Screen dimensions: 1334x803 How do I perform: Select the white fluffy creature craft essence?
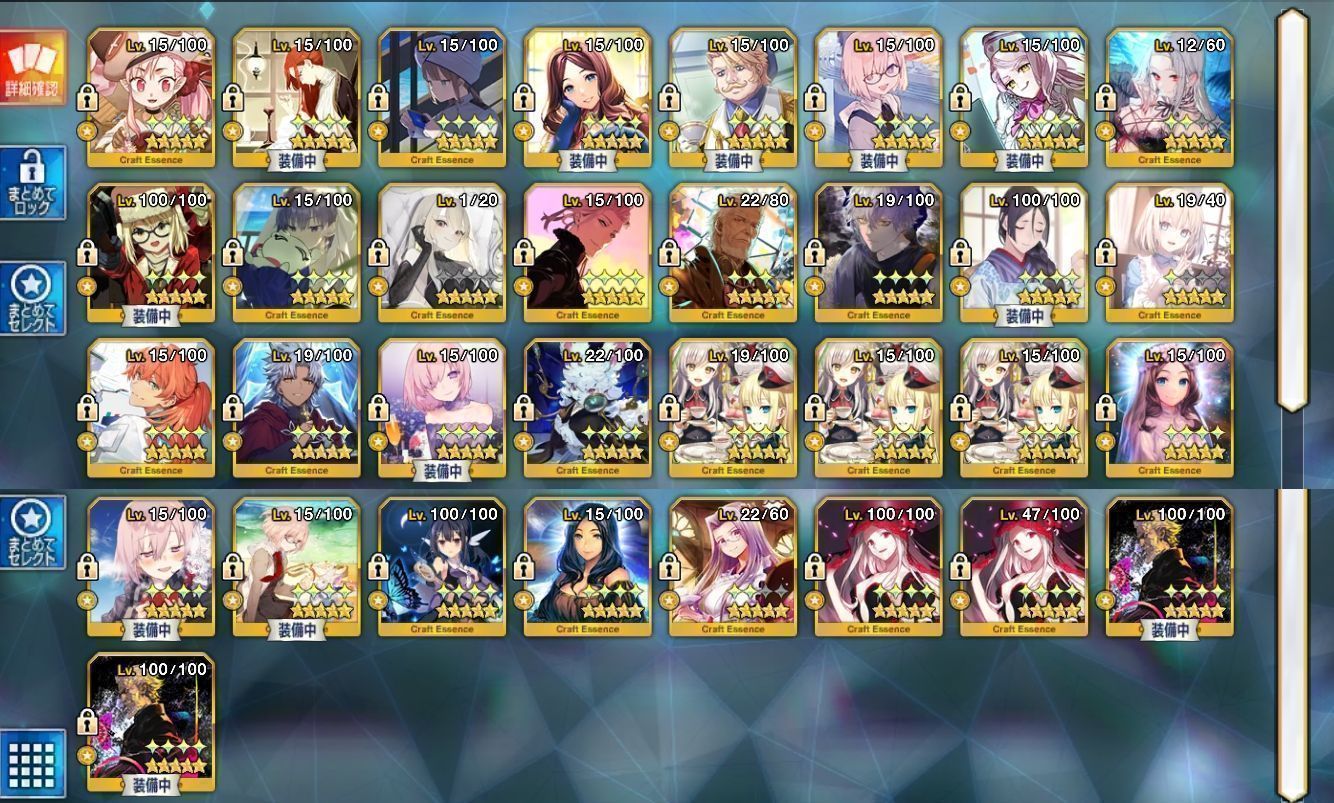point(587,408)
